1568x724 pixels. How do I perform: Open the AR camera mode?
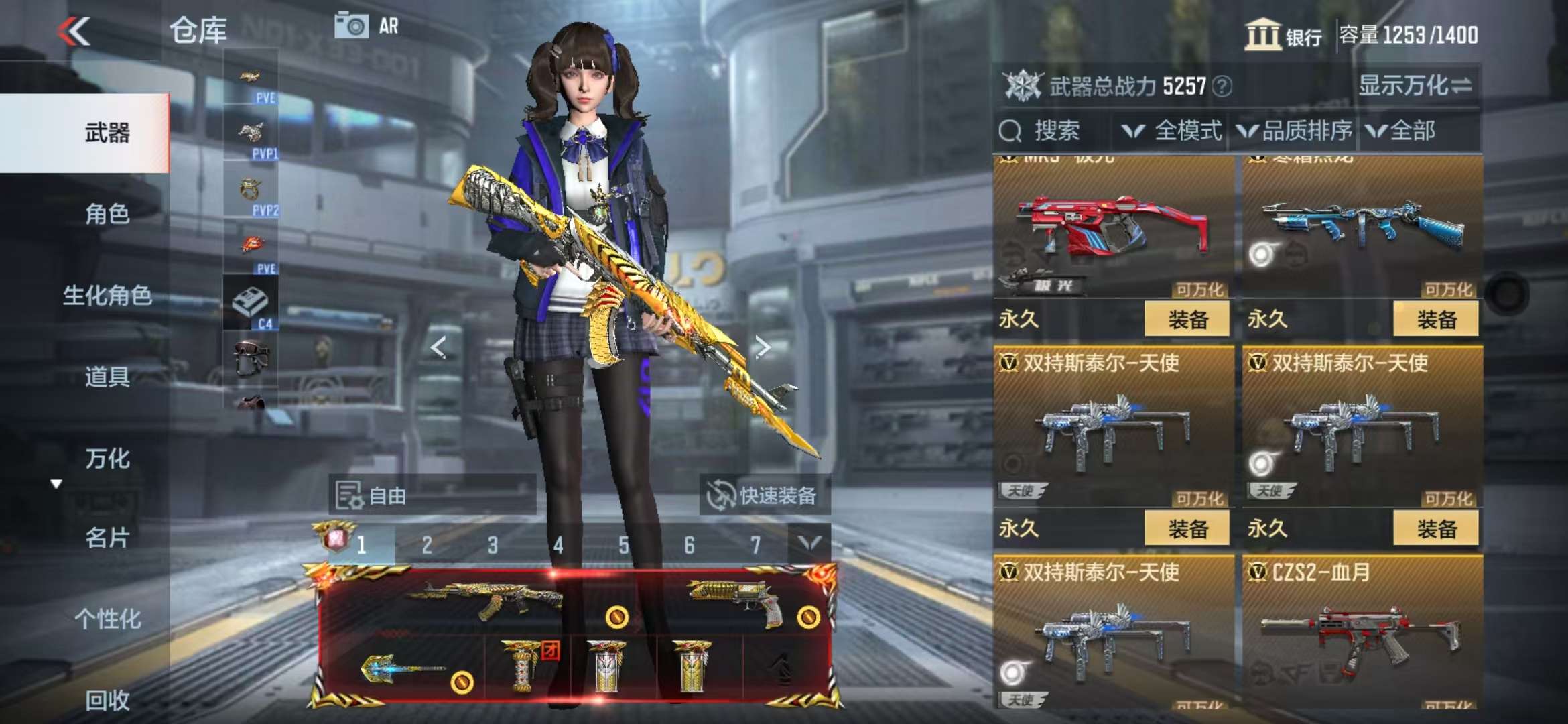tap(367, 26)
